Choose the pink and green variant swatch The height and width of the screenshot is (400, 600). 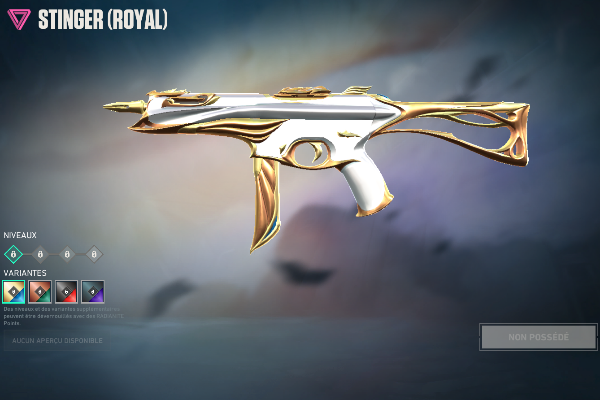coord(40,291)
